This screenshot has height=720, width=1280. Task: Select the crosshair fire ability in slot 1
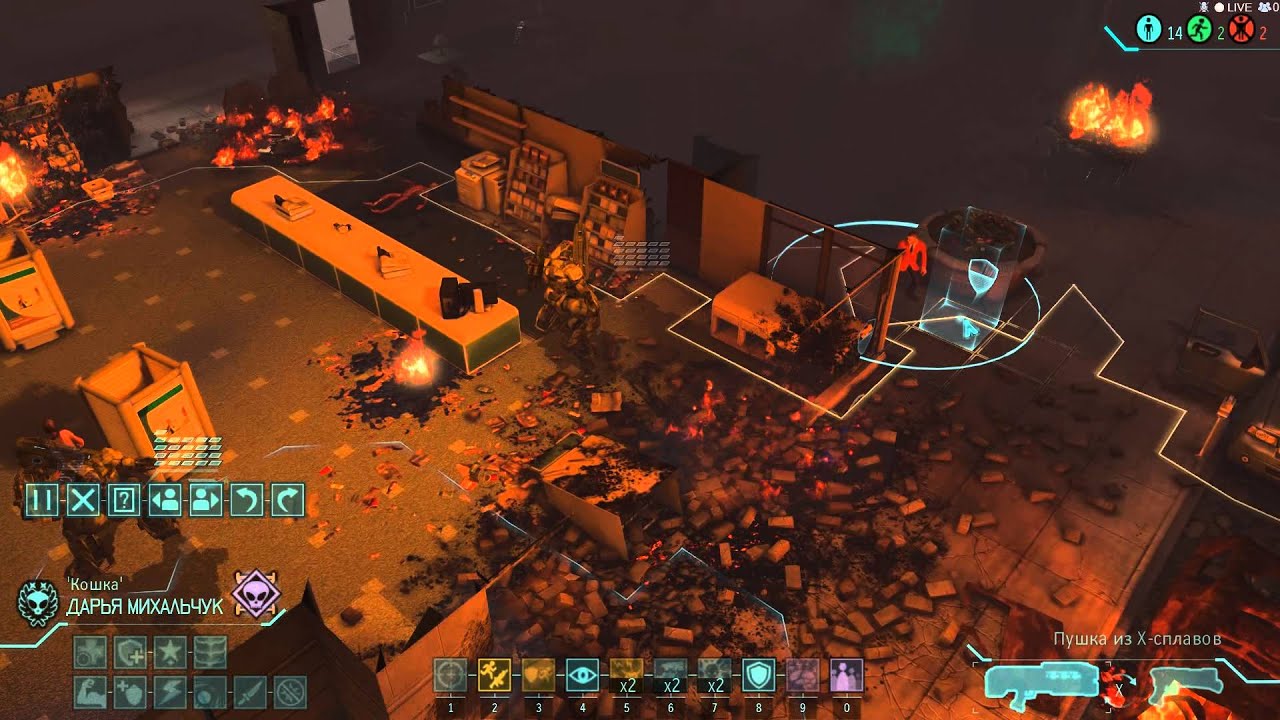point(451,675)
